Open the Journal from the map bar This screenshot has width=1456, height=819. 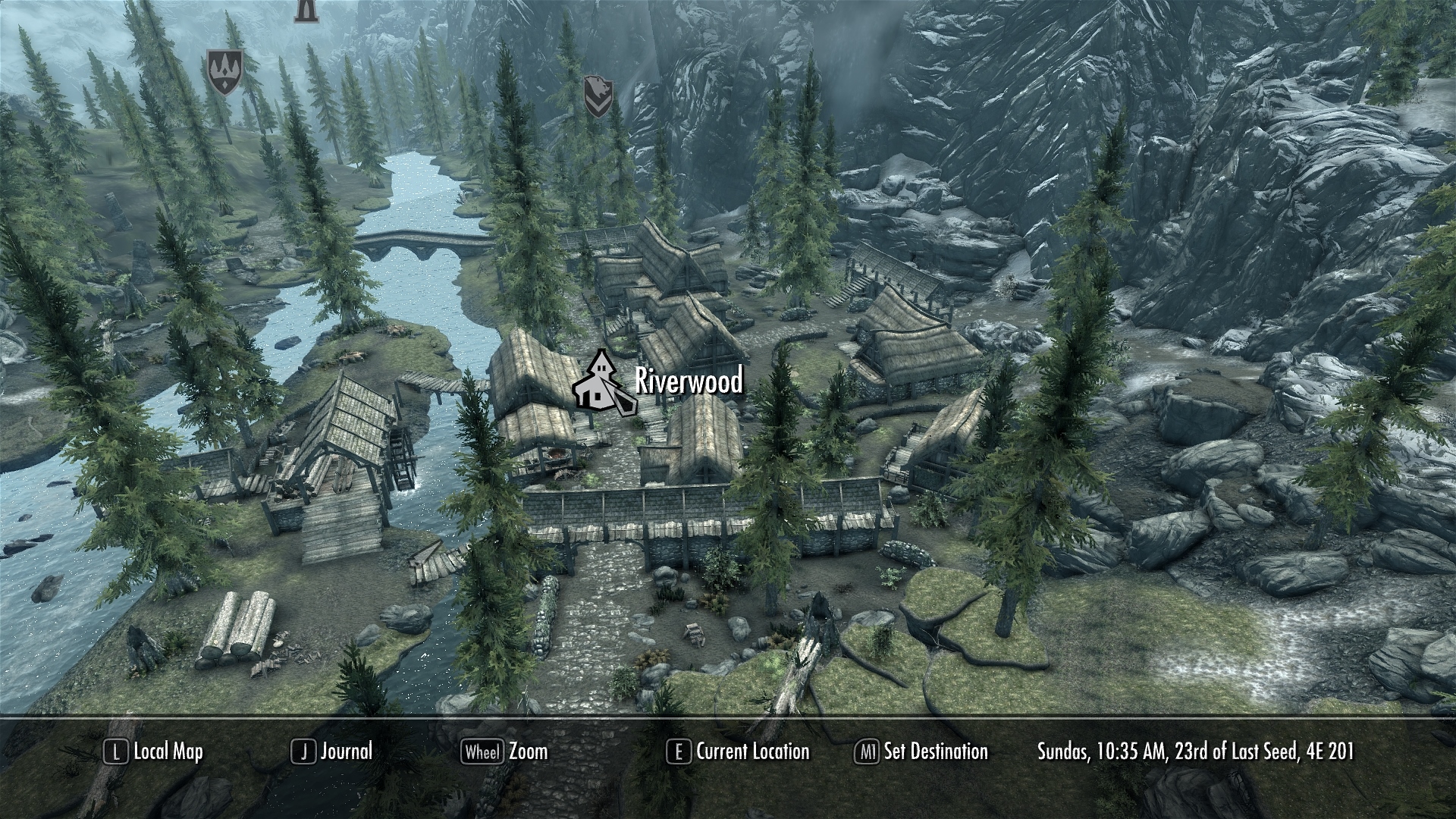tap(332, 752)
